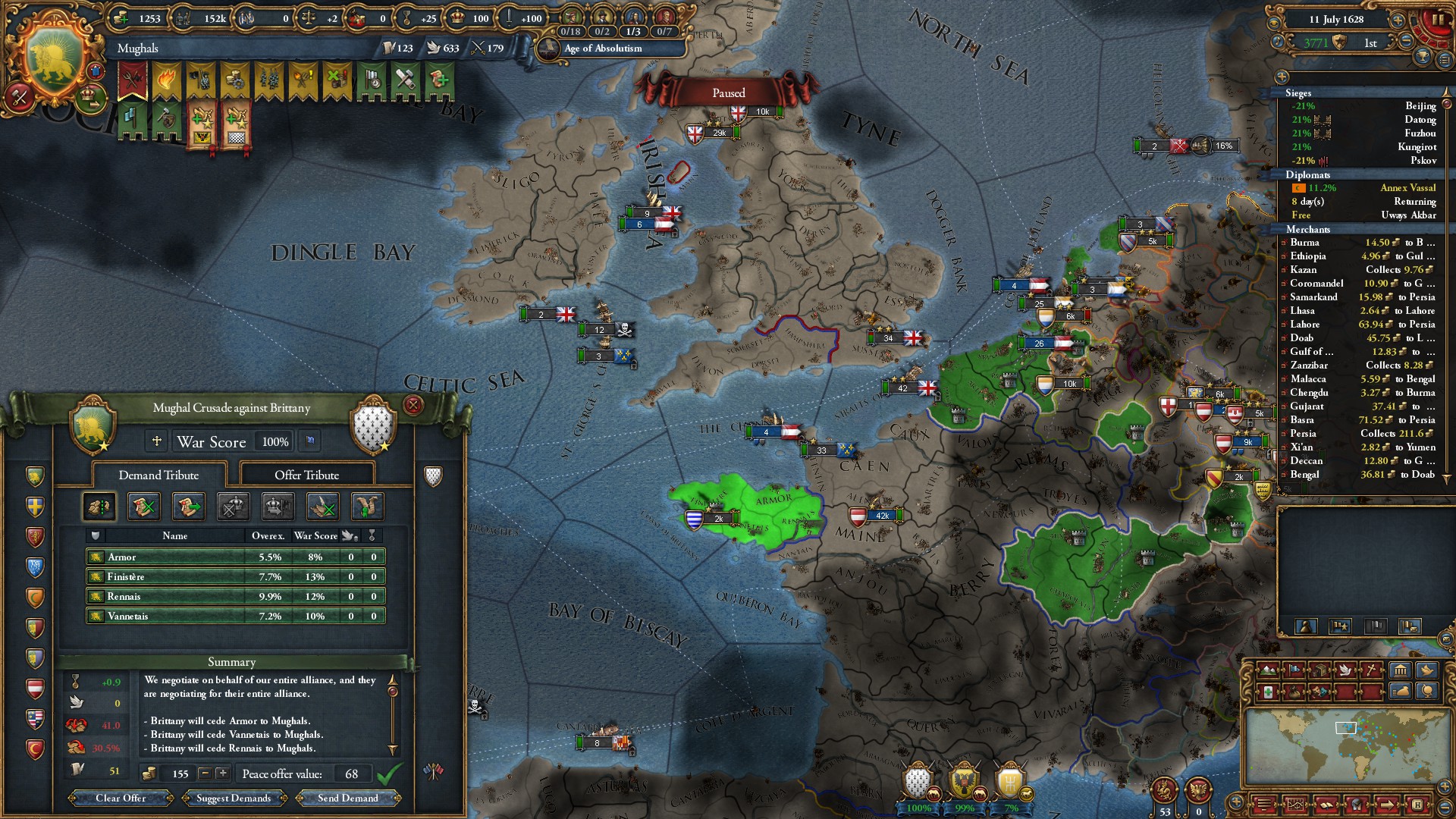Click the Suggest Demands button
This screenshot has height=819, width=1456.
(233, 798)
